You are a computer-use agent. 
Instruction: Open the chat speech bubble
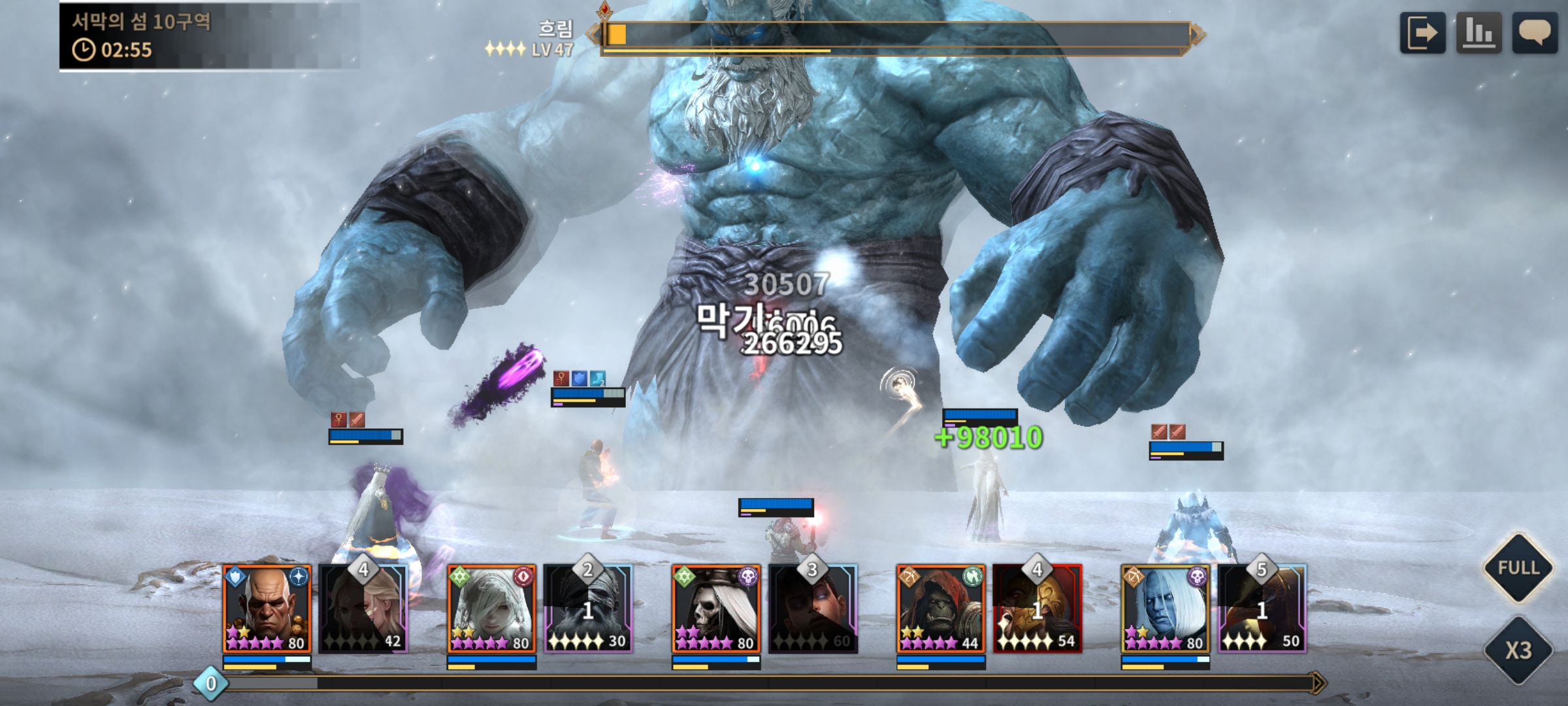[1535, 33]
